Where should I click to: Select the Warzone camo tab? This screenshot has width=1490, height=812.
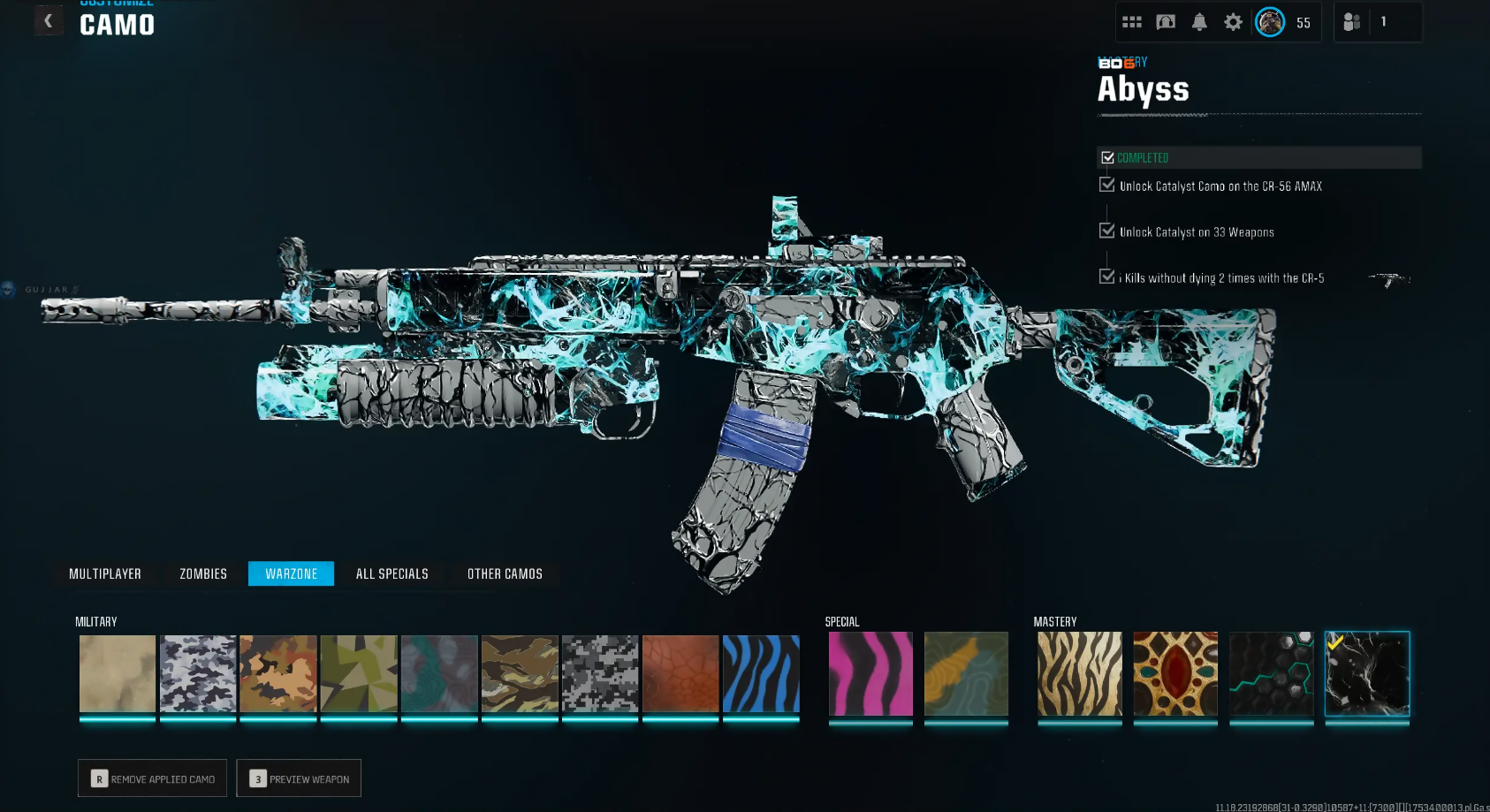[292, 574]
